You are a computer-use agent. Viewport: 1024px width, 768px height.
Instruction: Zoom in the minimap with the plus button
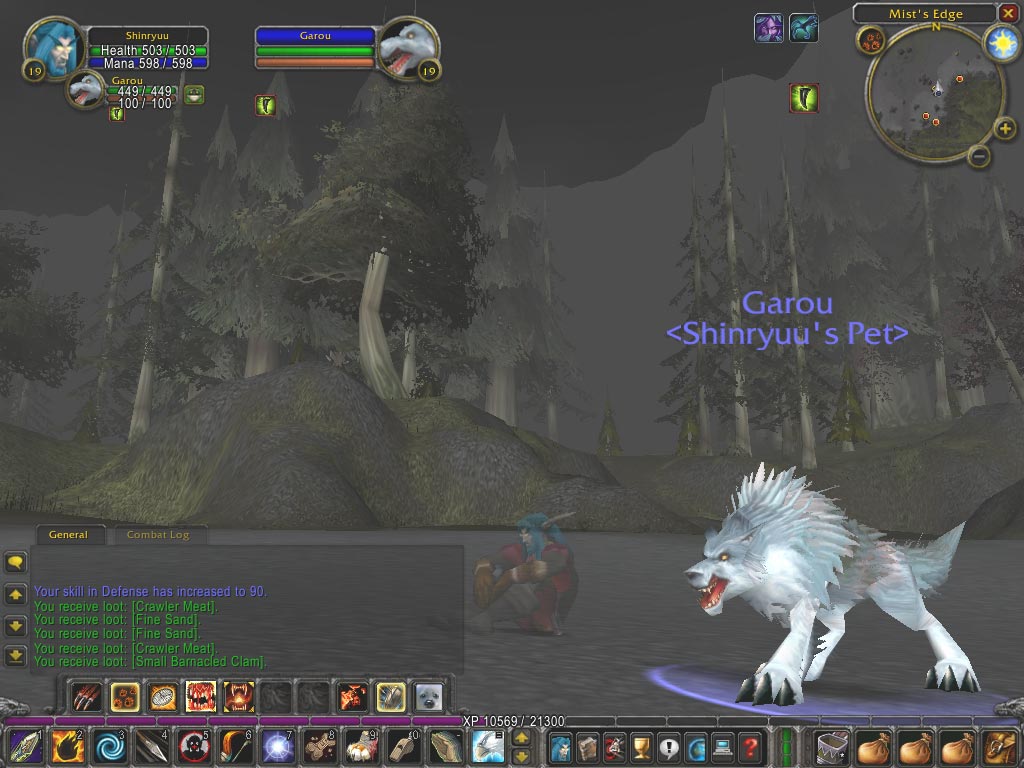[x=1006, y=128]
